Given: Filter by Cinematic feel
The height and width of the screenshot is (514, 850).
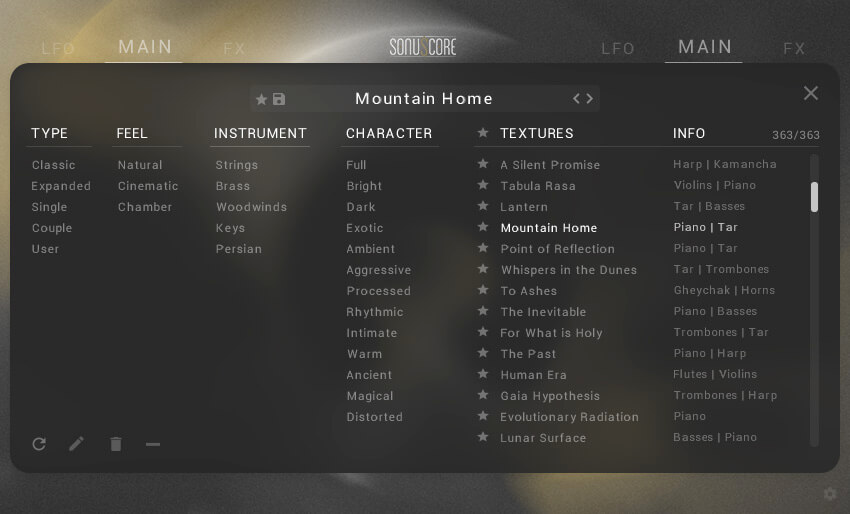Looking at the screenshot, I should point(148,186).
